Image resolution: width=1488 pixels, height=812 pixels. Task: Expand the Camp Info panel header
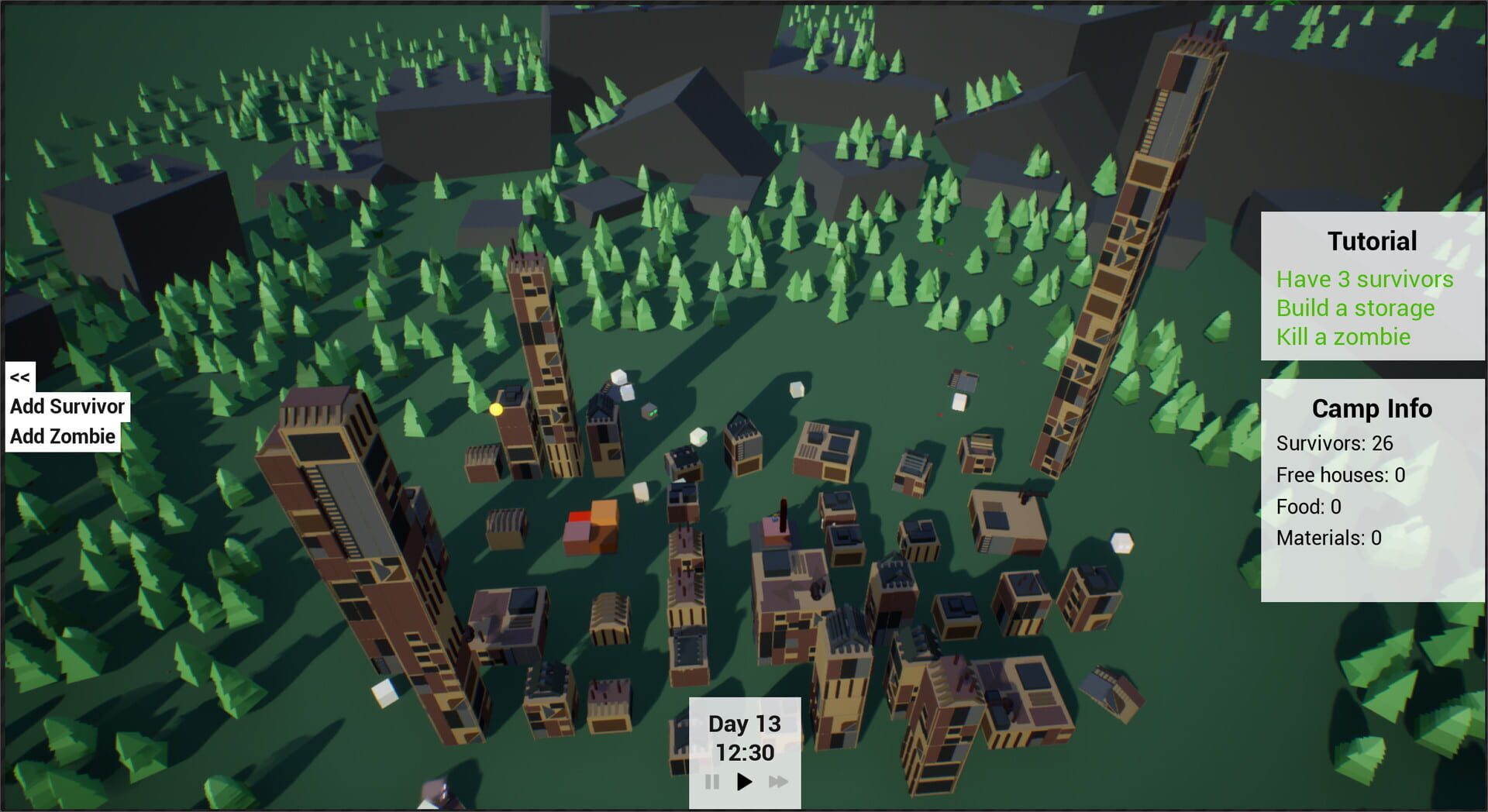1371,409
